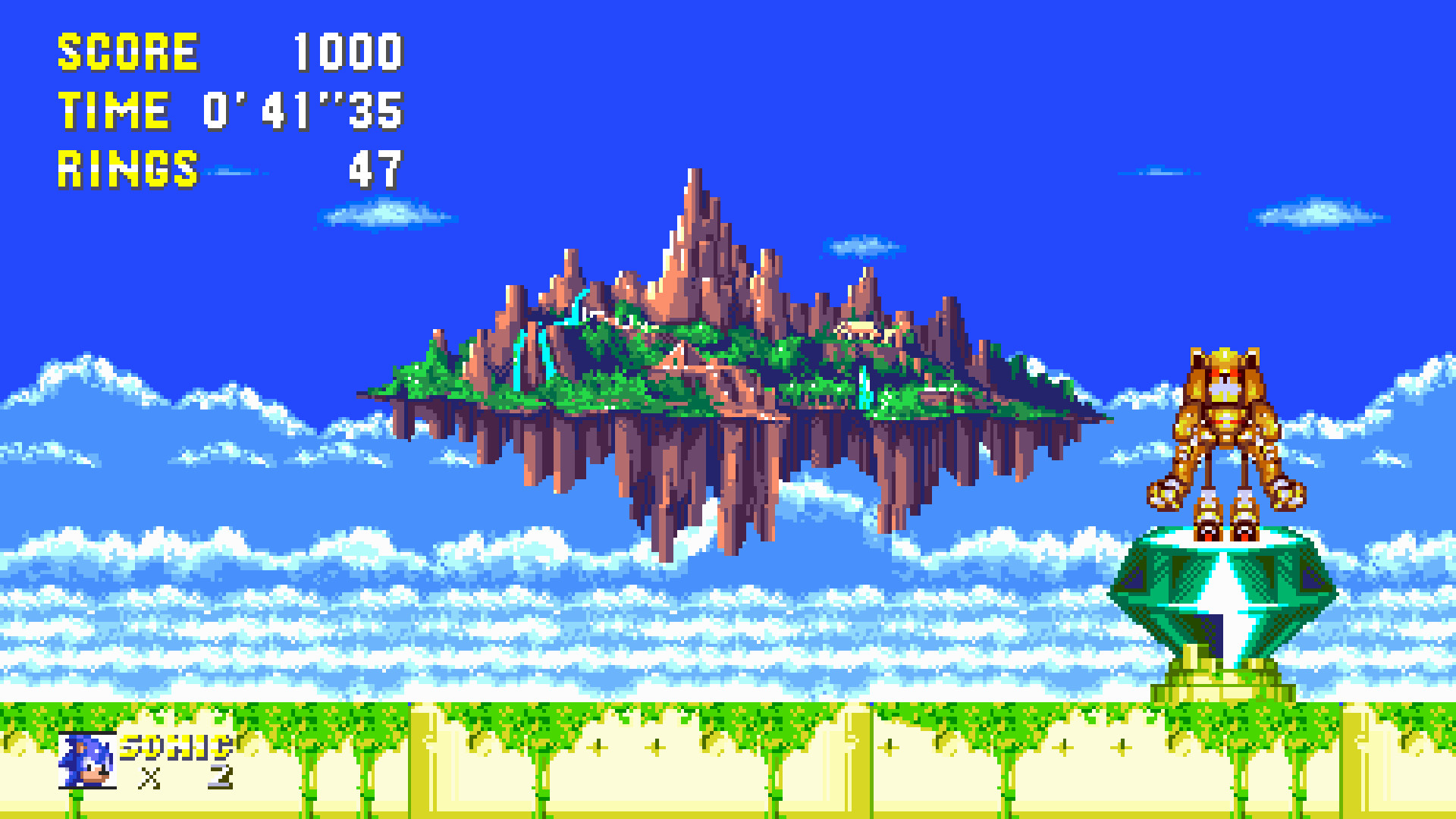1456x819 pixels.
Task: Click the tallest mountain peak on the island
Action: point(694,190)
